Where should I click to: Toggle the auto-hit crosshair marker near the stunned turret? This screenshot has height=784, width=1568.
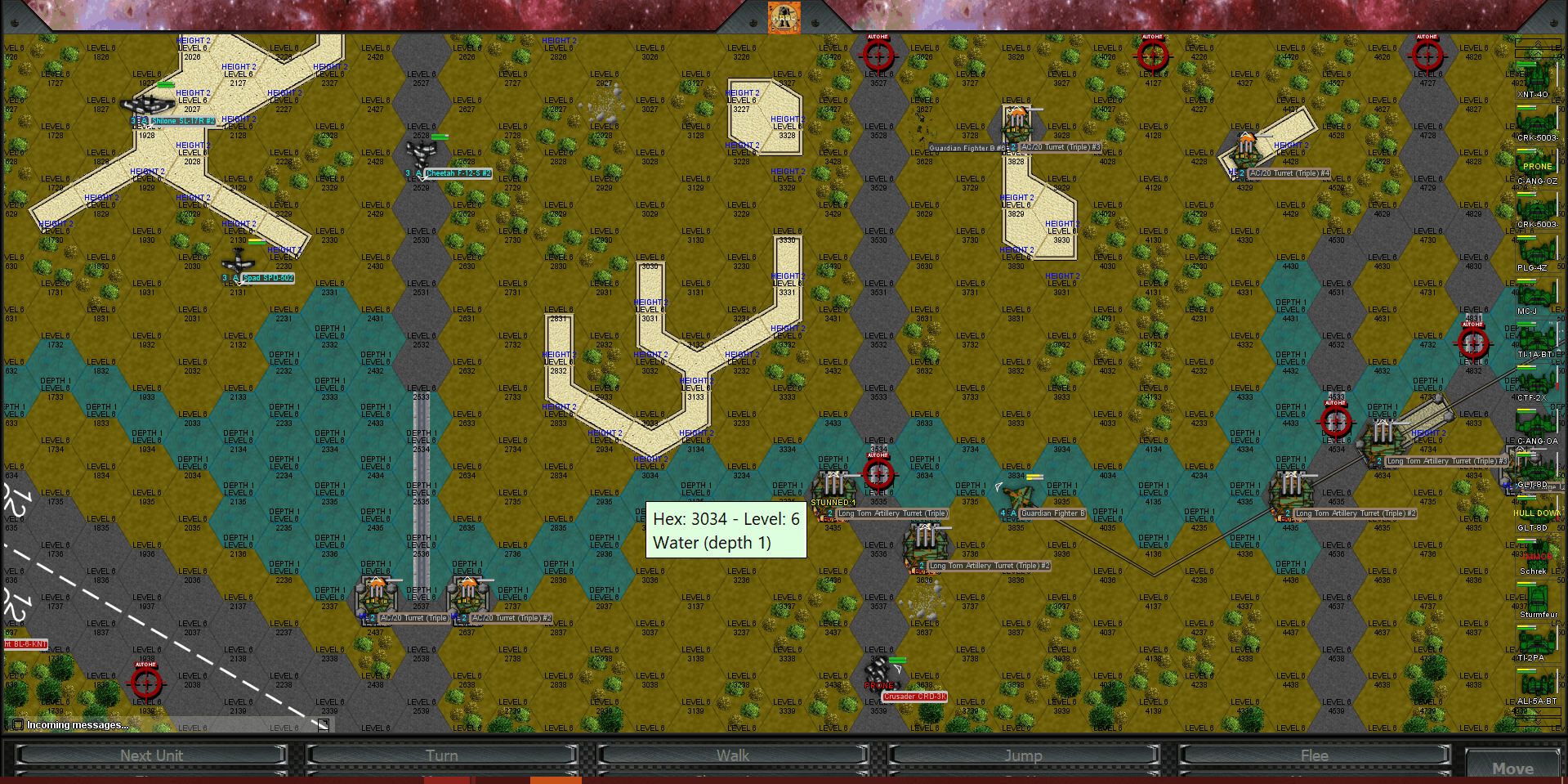(x=879, y=473)
